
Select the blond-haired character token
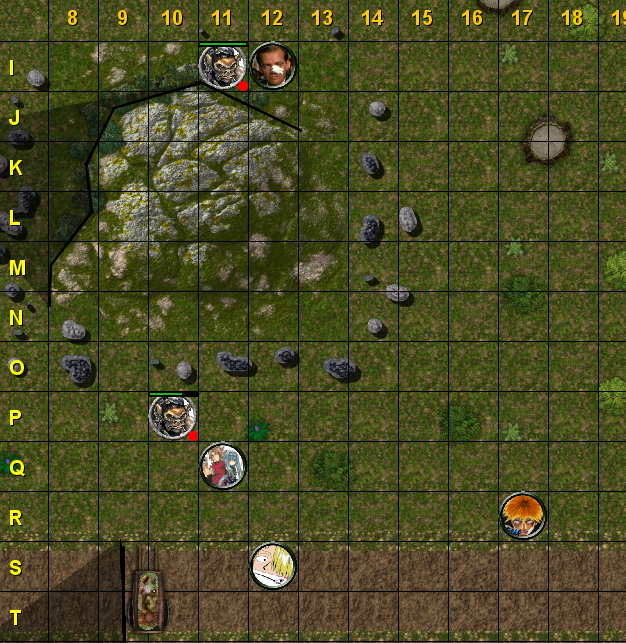point(273,566)
